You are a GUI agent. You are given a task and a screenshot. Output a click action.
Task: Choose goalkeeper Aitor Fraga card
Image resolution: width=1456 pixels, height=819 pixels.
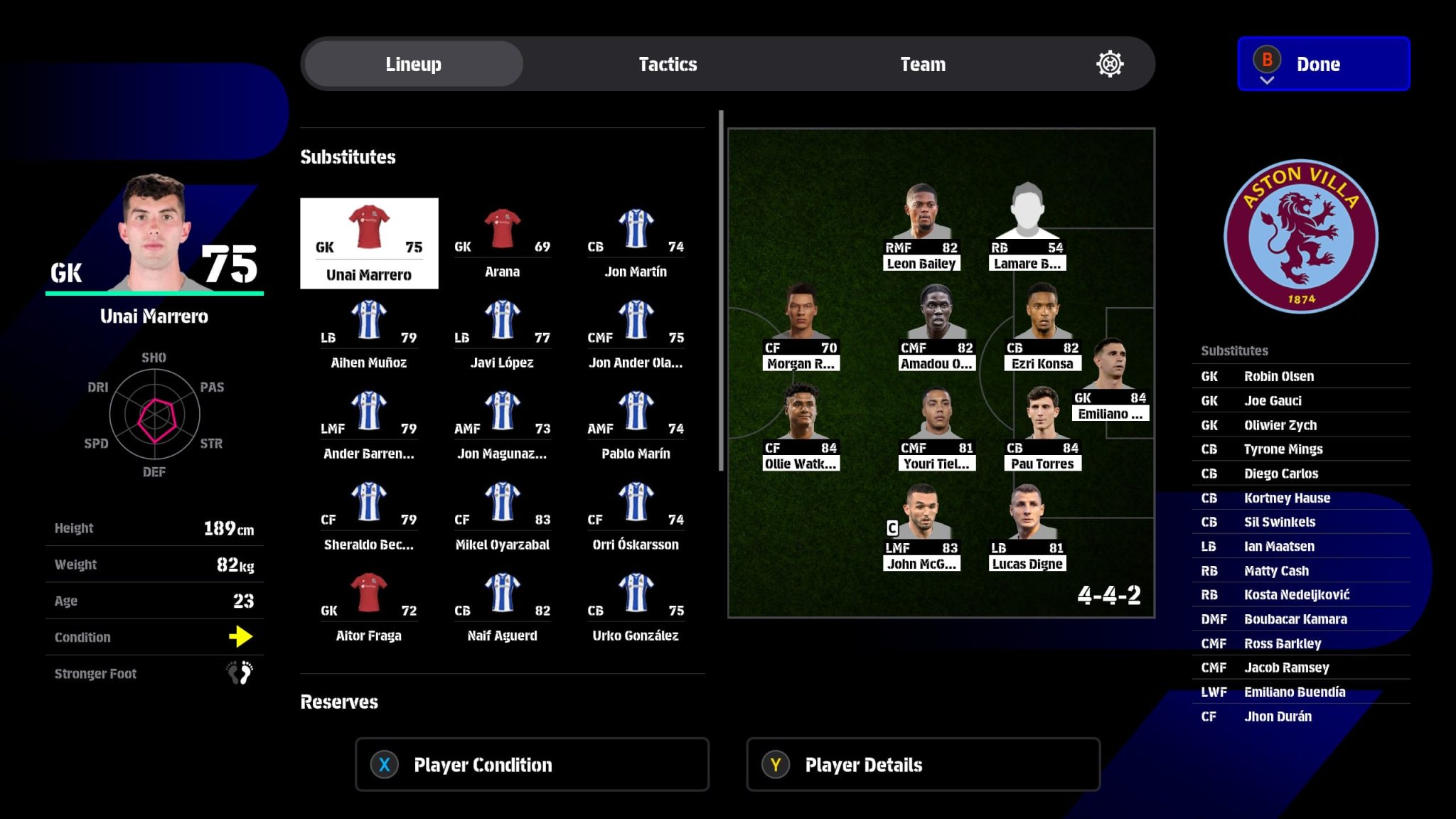click(368, 606)
